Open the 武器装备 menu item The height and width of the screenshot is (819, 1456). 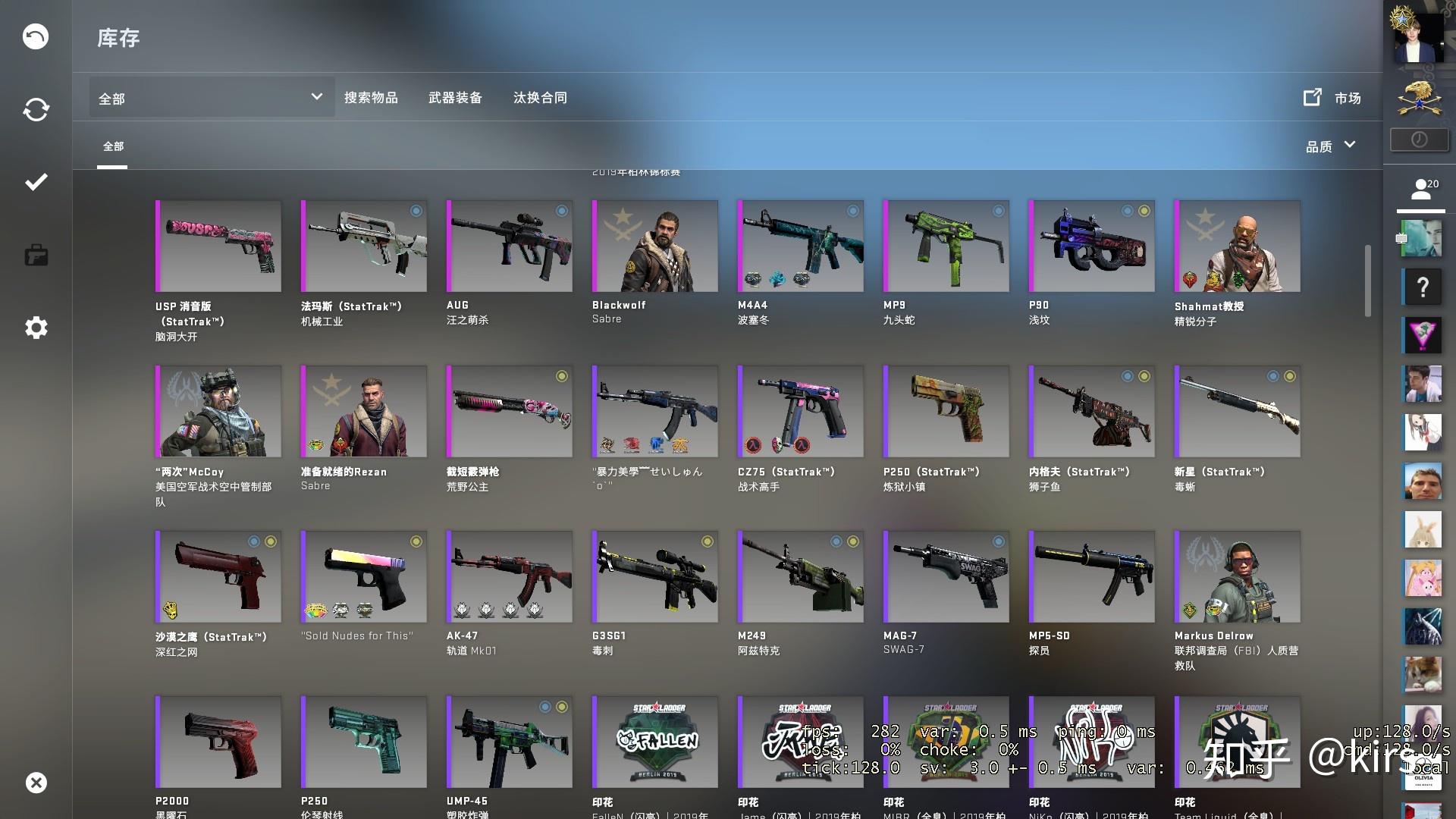(x=456, y=97)
